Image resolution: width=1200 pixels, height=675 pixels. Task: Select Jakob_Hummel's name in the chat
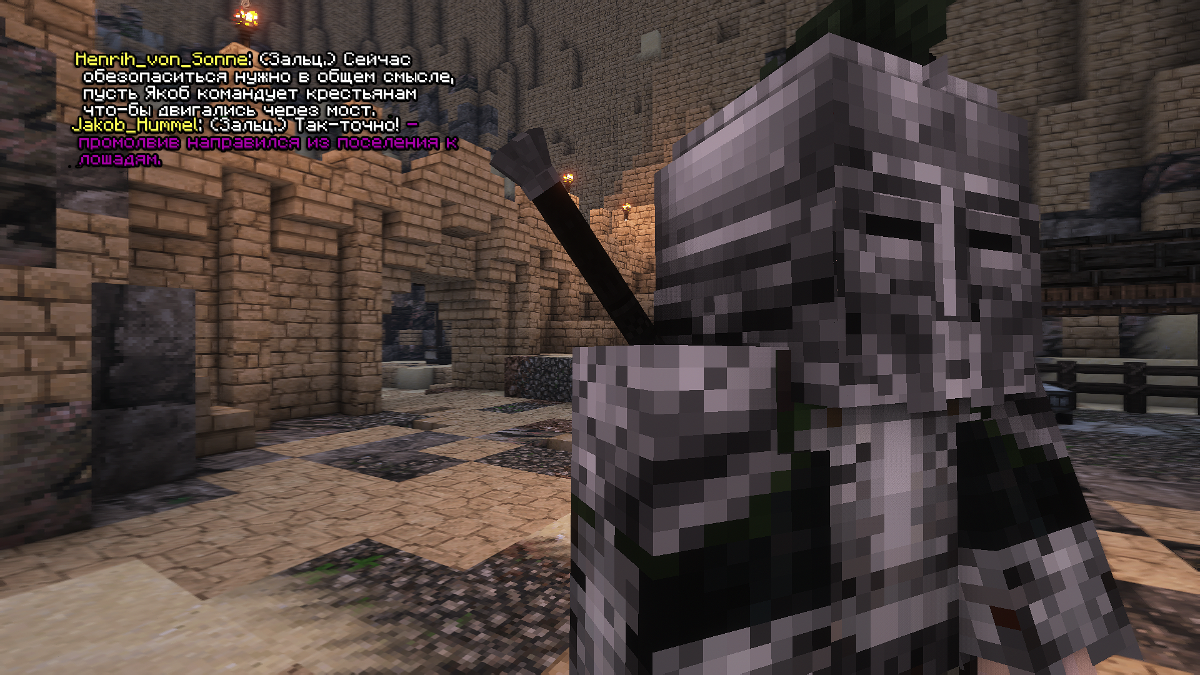point(137,126)
